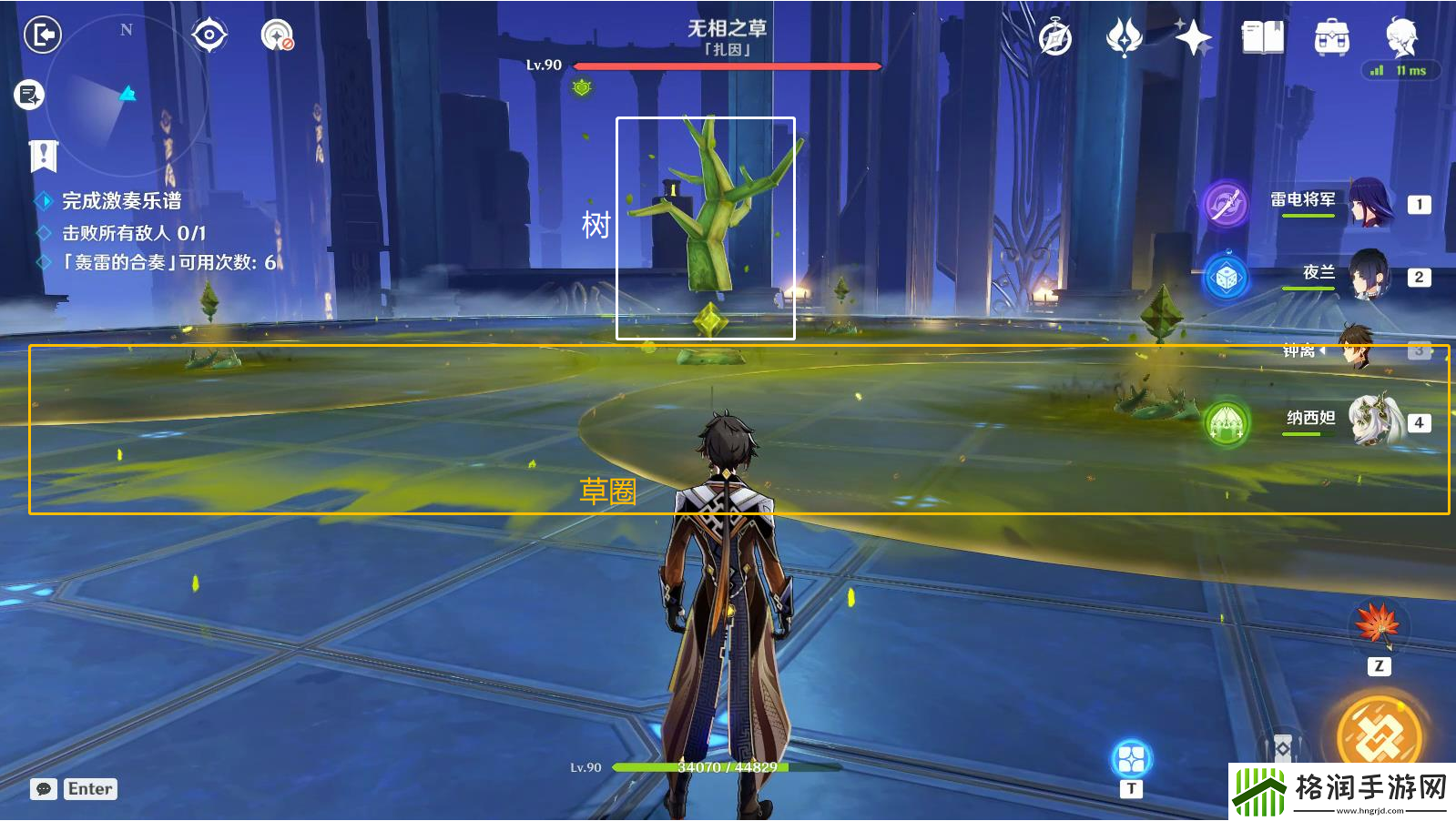
Task: Open the circular minimap
Action: [x=127, y=95]
